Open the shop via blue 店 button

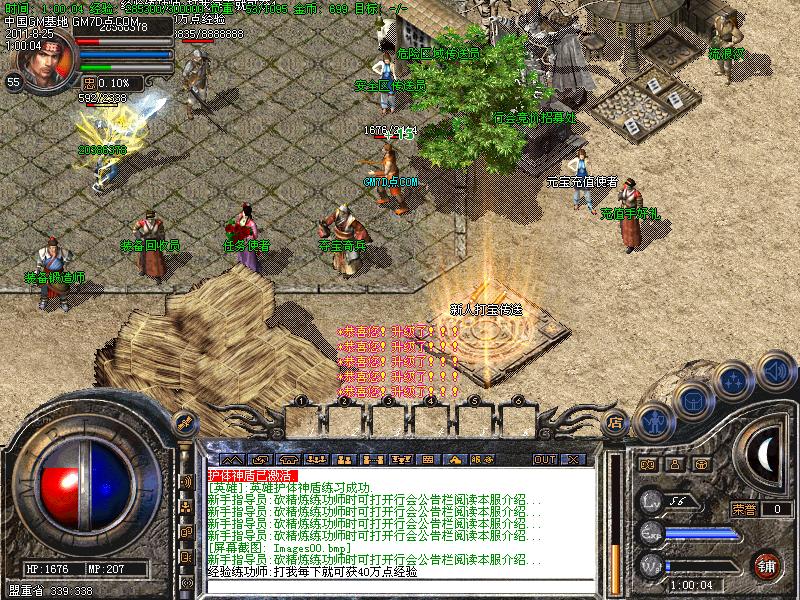tap(618, 422)
